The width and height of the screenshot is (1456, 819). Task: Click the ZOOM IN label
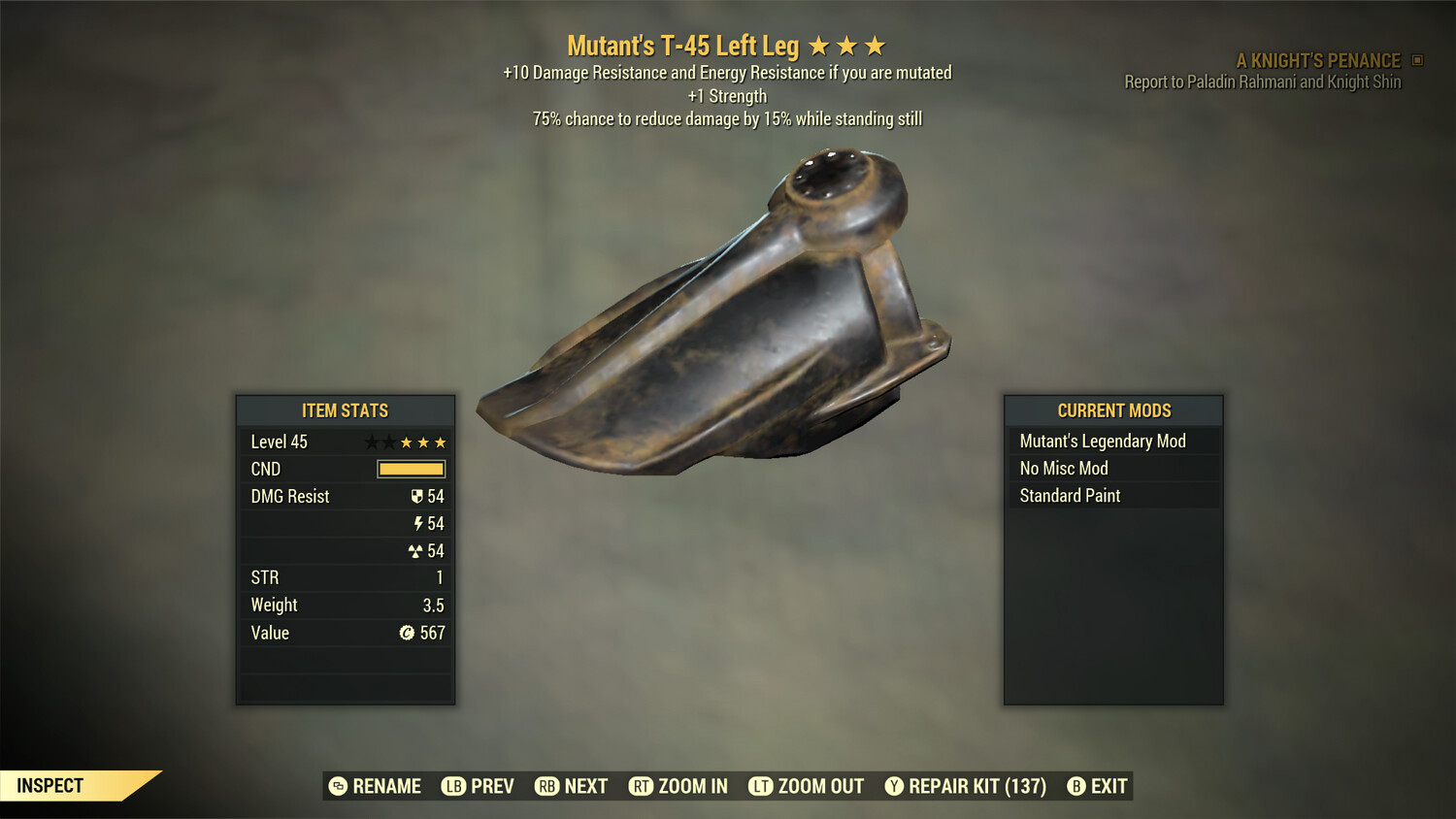(x=691, y=786)
